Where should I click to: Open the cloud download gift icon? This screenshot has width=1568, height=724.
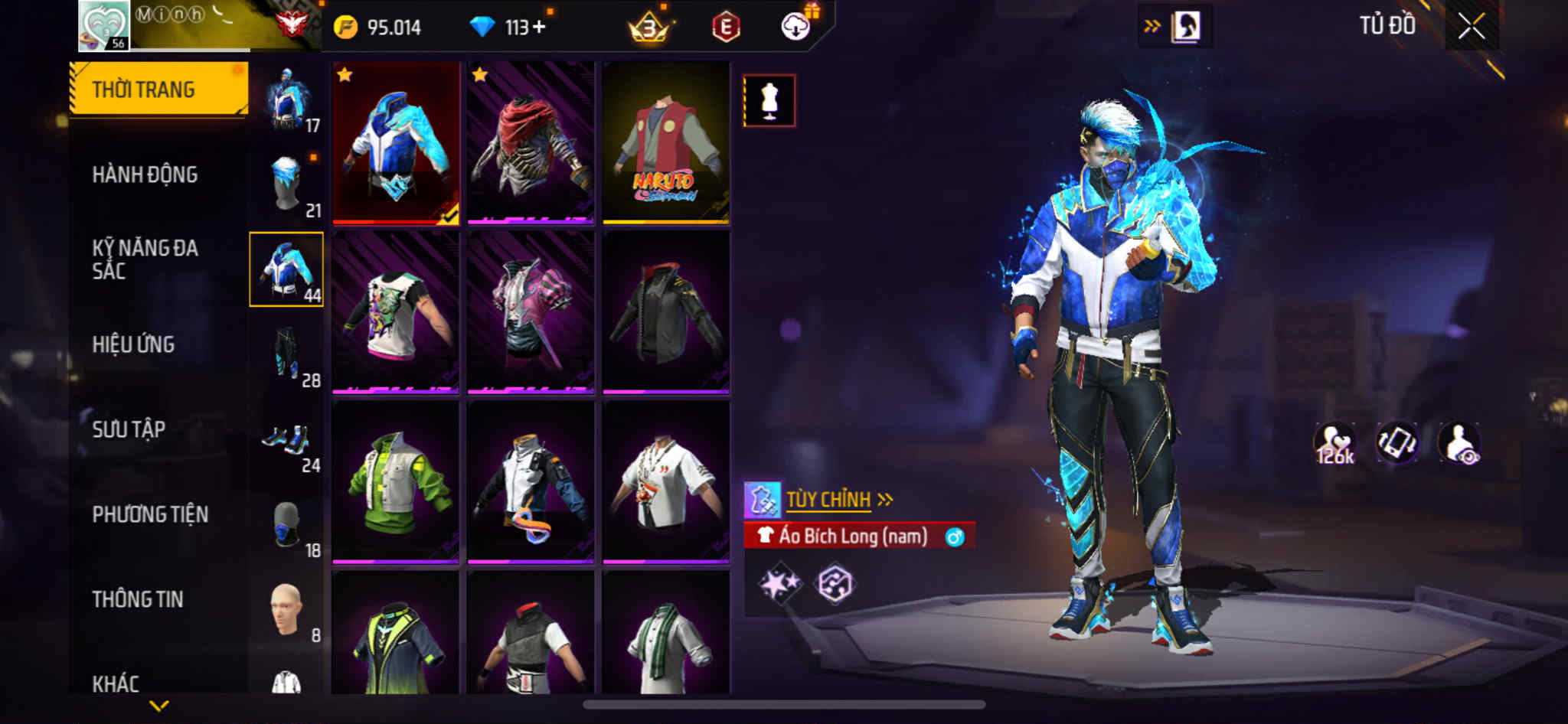pos(797,27)
